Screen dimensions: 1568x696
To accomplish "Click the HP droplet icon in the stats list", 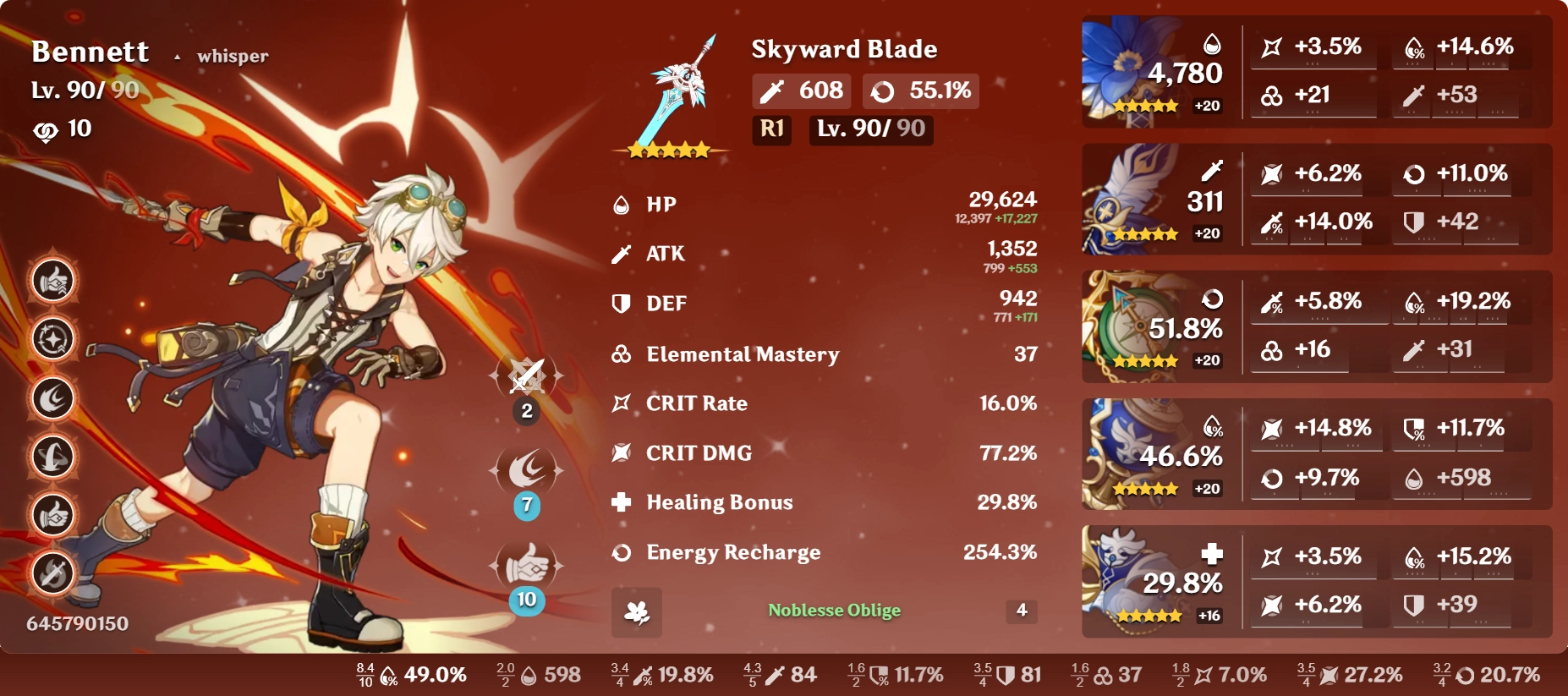I will coord(620,203).
